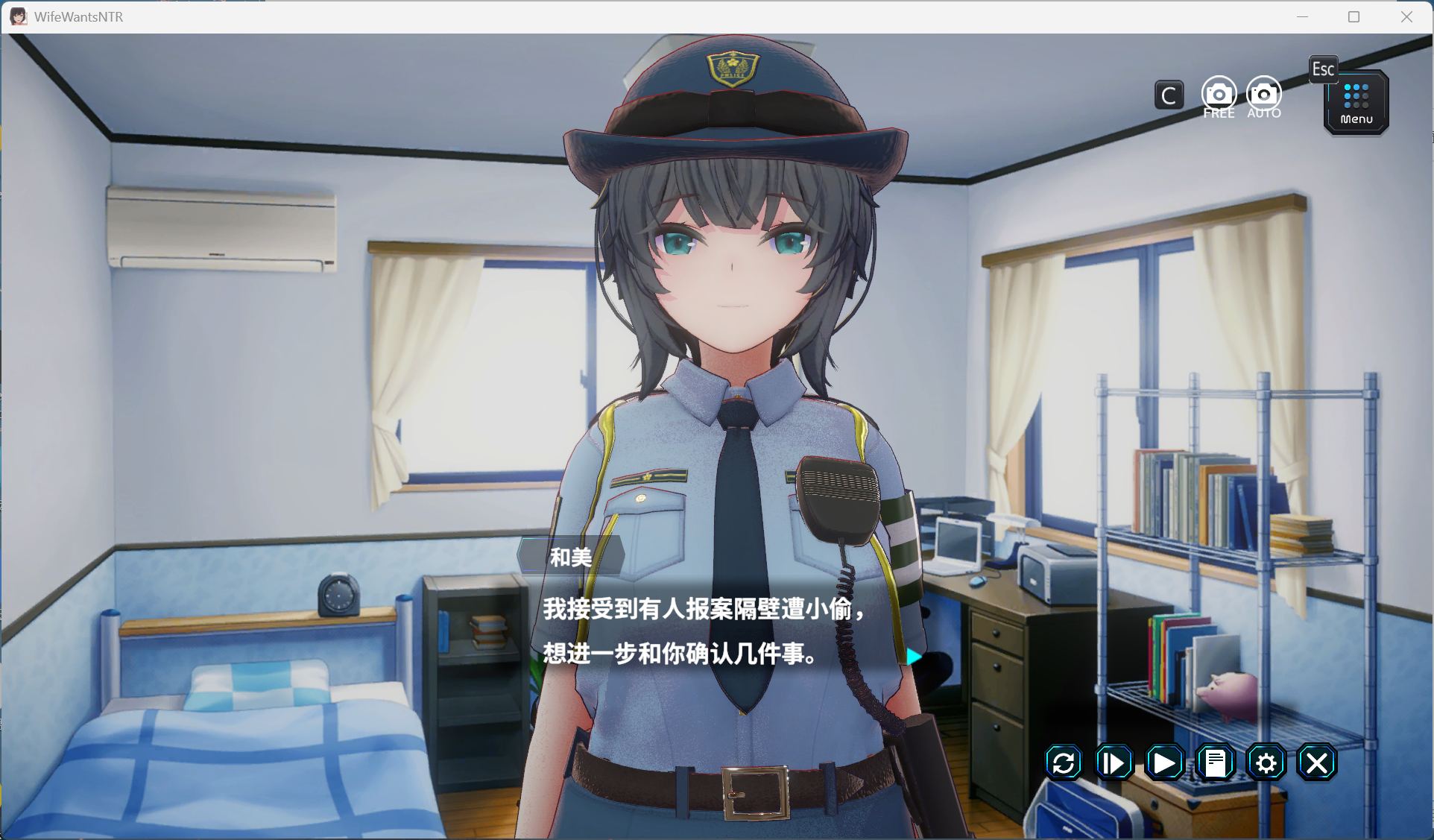1434x840 pixels.
Task: Maximize the game window
Action: 1354,16
